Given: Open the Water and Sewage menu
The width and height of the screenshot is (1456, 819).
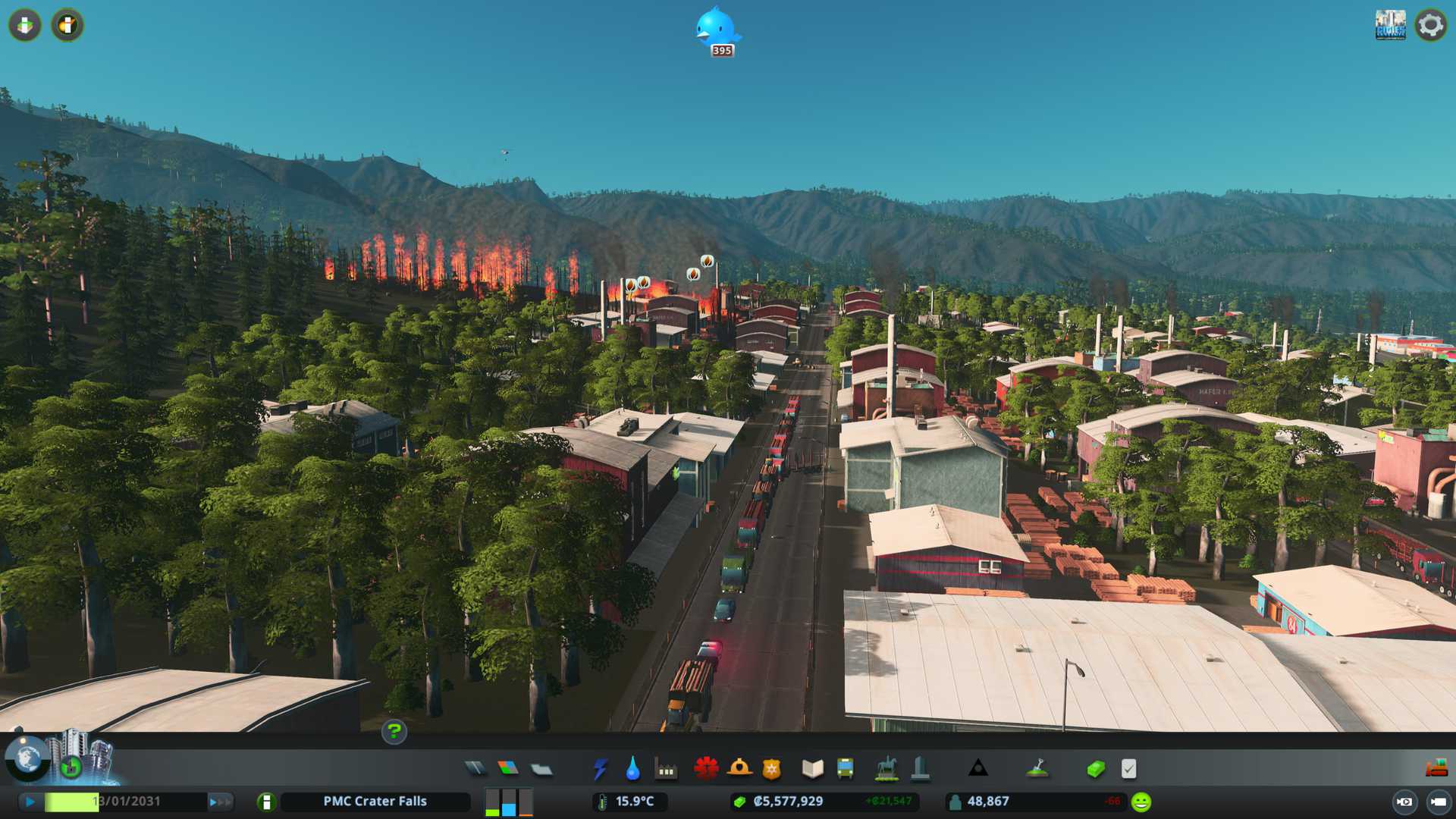Looking at the screenshot, I should click(x=632, y=769).
